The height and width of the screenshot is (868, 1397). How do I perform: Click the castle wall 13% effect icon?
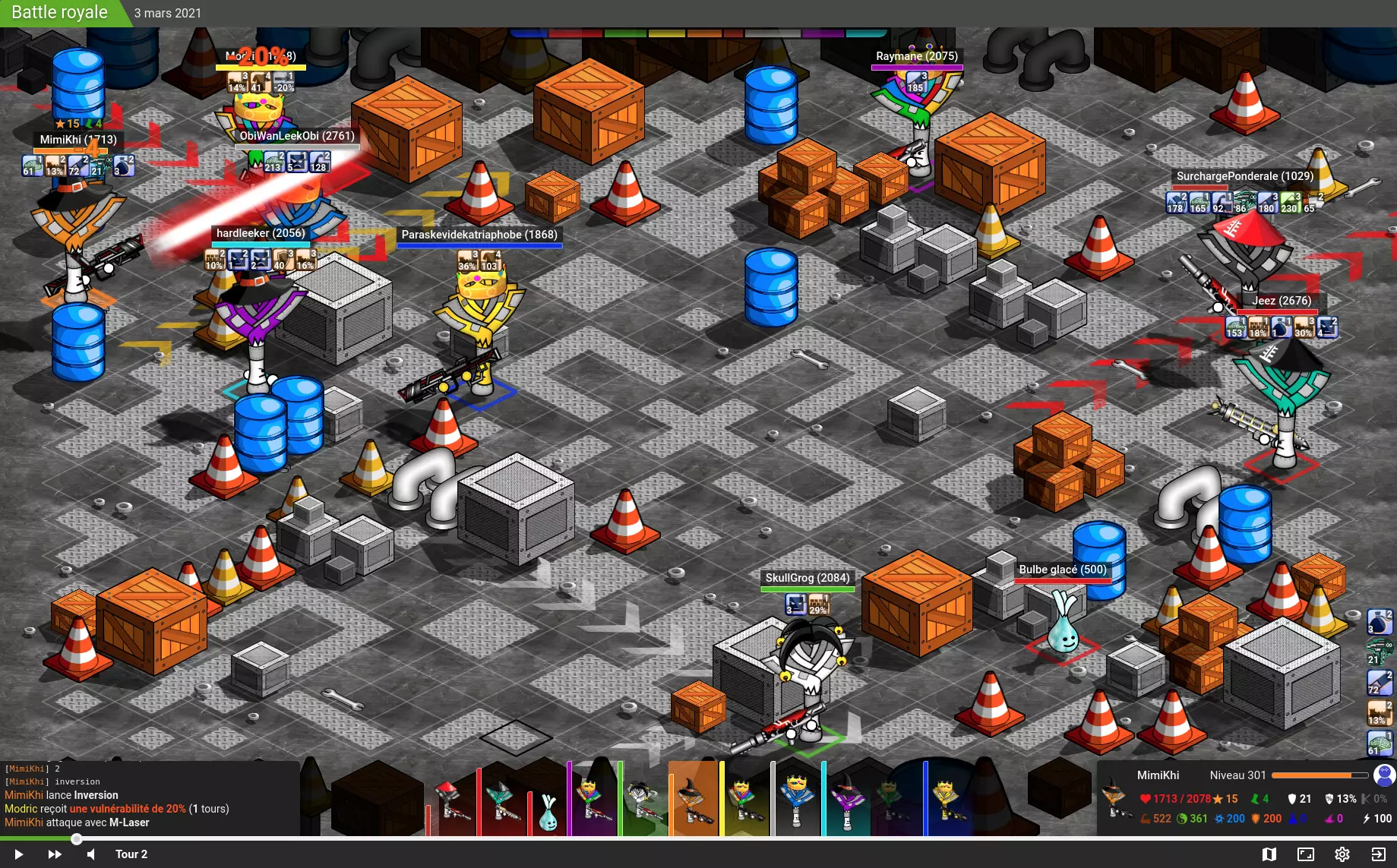coord(1379,713)
